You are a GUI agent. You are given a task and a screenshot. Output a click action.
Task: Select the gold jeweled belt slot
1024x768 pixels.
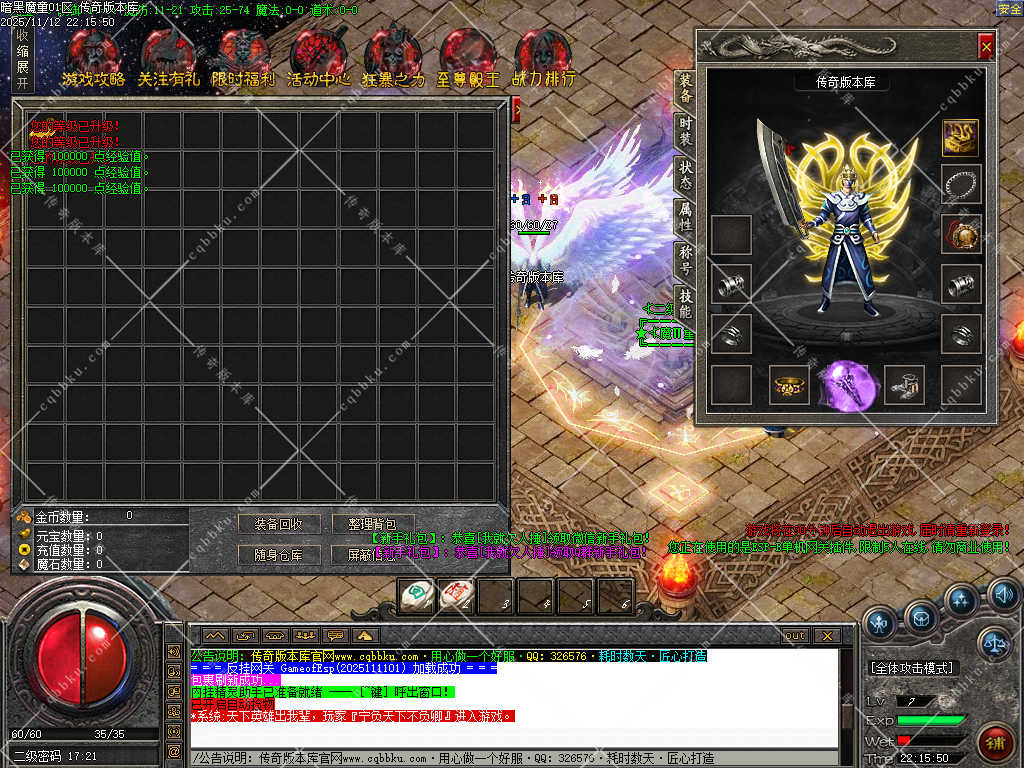[789, 385]
